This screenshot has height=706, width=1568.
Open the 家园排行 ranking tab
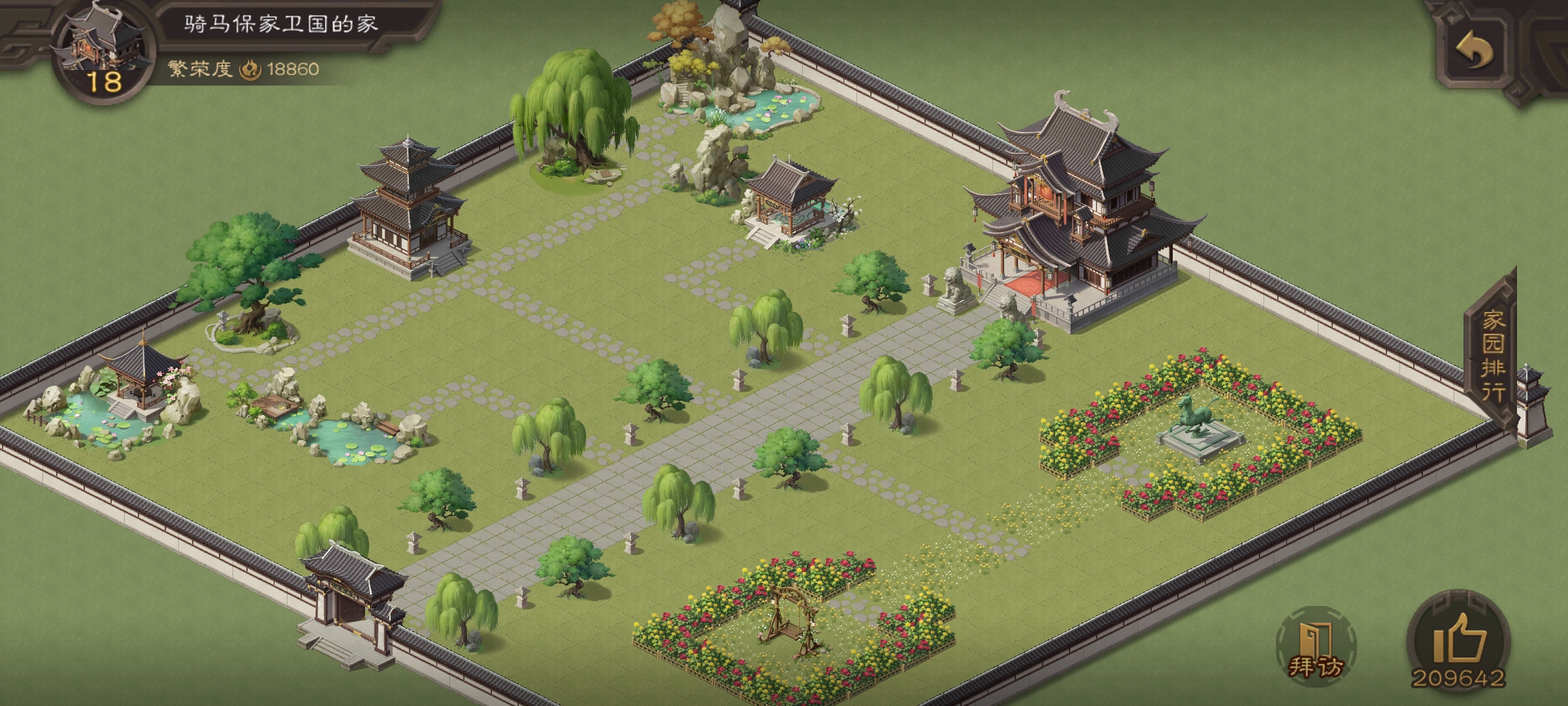tap(1493, 355)
